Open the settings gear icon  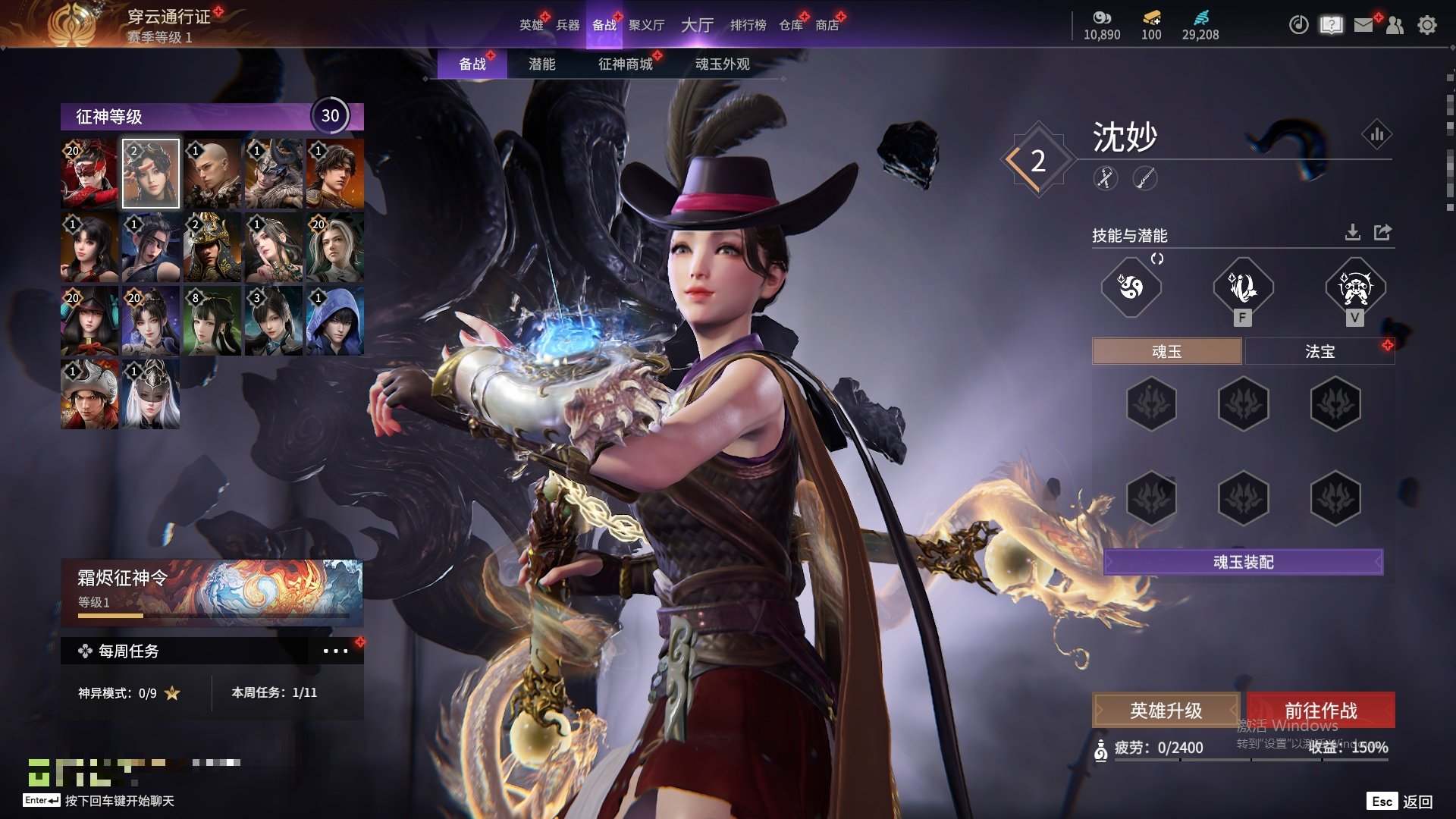[x=1426, y=25]
